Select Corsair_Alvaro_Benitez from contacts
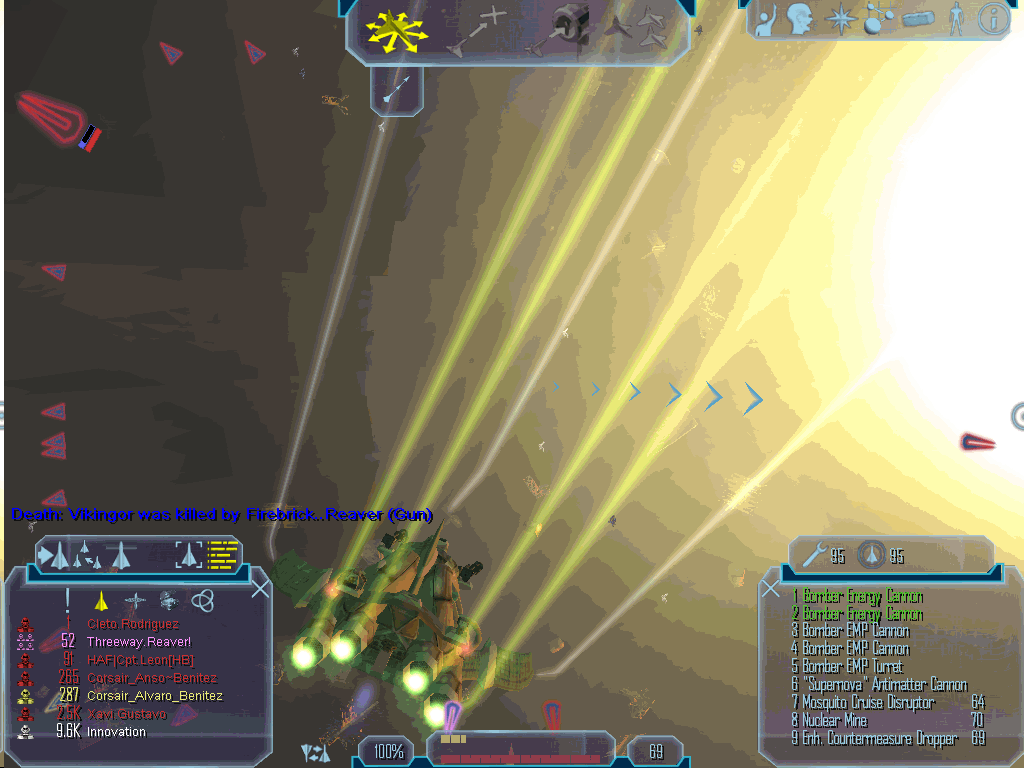 (154, 696)
